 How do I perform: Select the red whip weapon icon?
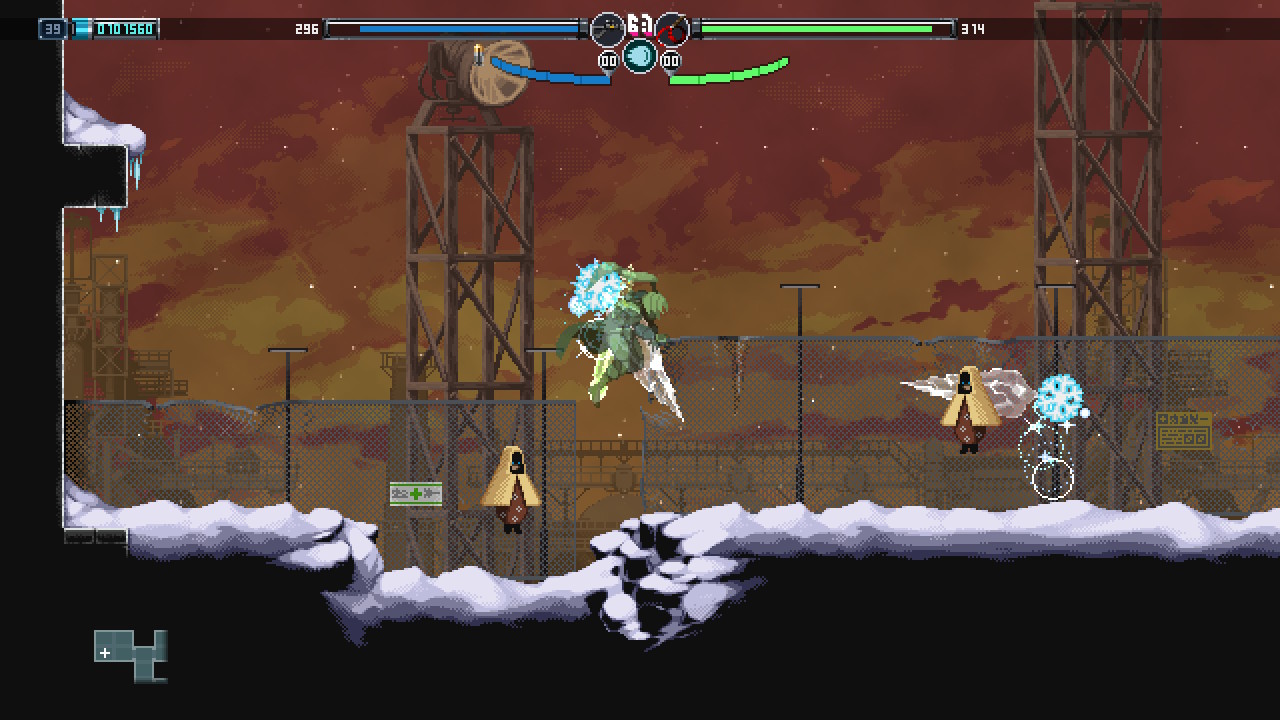[x=672, y=30]
